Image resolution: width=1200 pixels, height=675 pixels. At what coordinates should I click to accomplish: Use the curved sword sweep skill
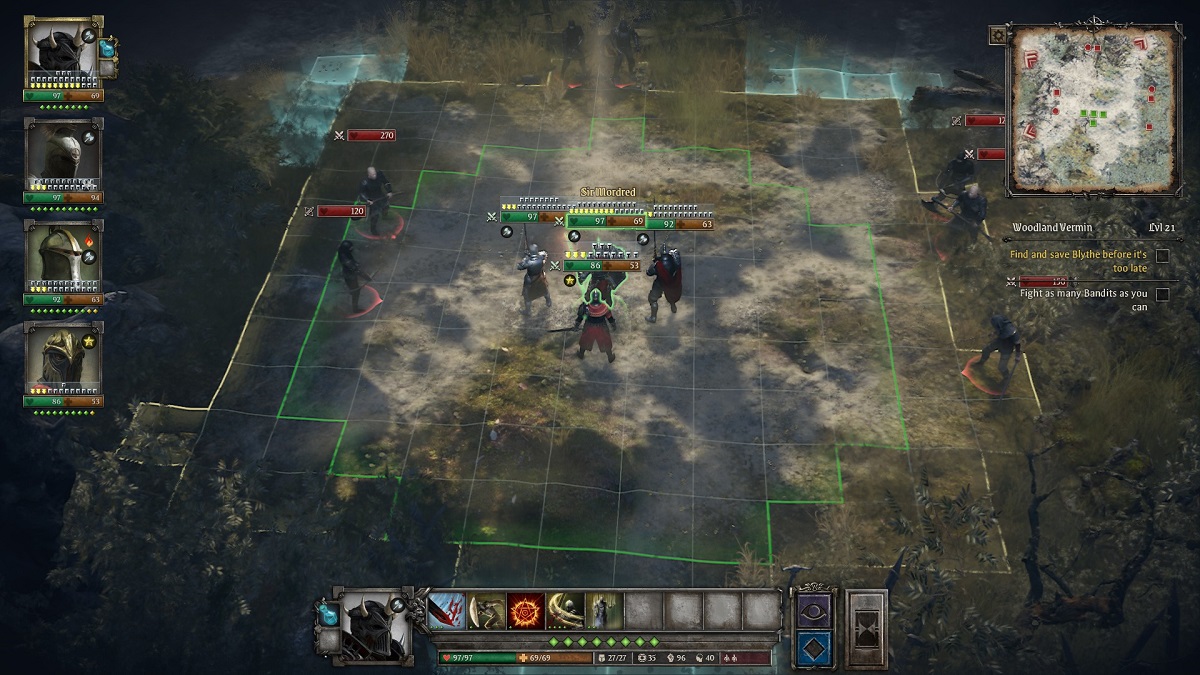487,610
